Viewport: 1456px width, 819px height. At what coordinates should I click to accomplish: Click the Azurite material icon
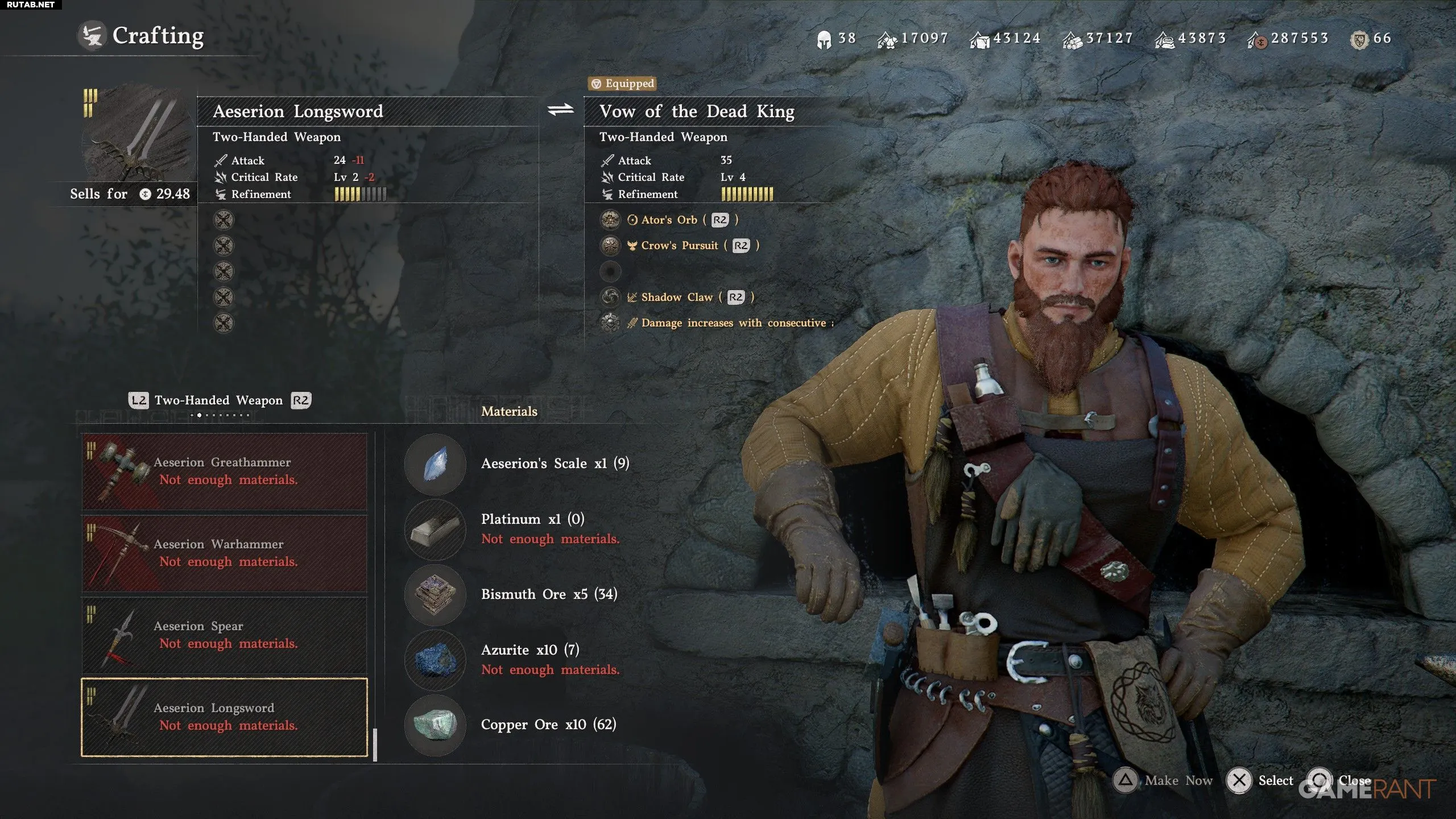tap(435, 660)
